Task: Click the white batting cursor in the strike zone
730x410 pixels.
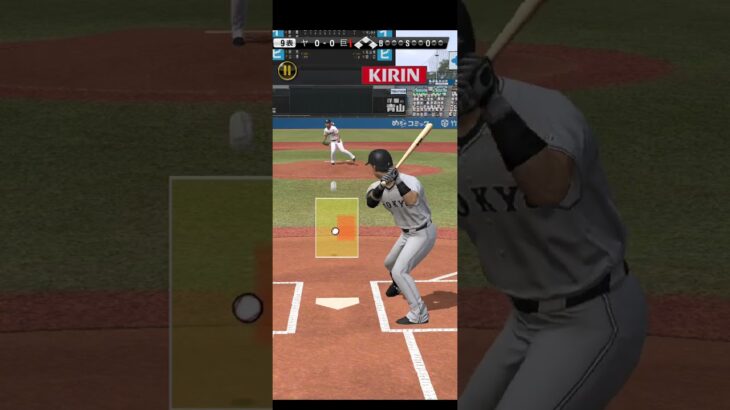Action: (335, 231)
